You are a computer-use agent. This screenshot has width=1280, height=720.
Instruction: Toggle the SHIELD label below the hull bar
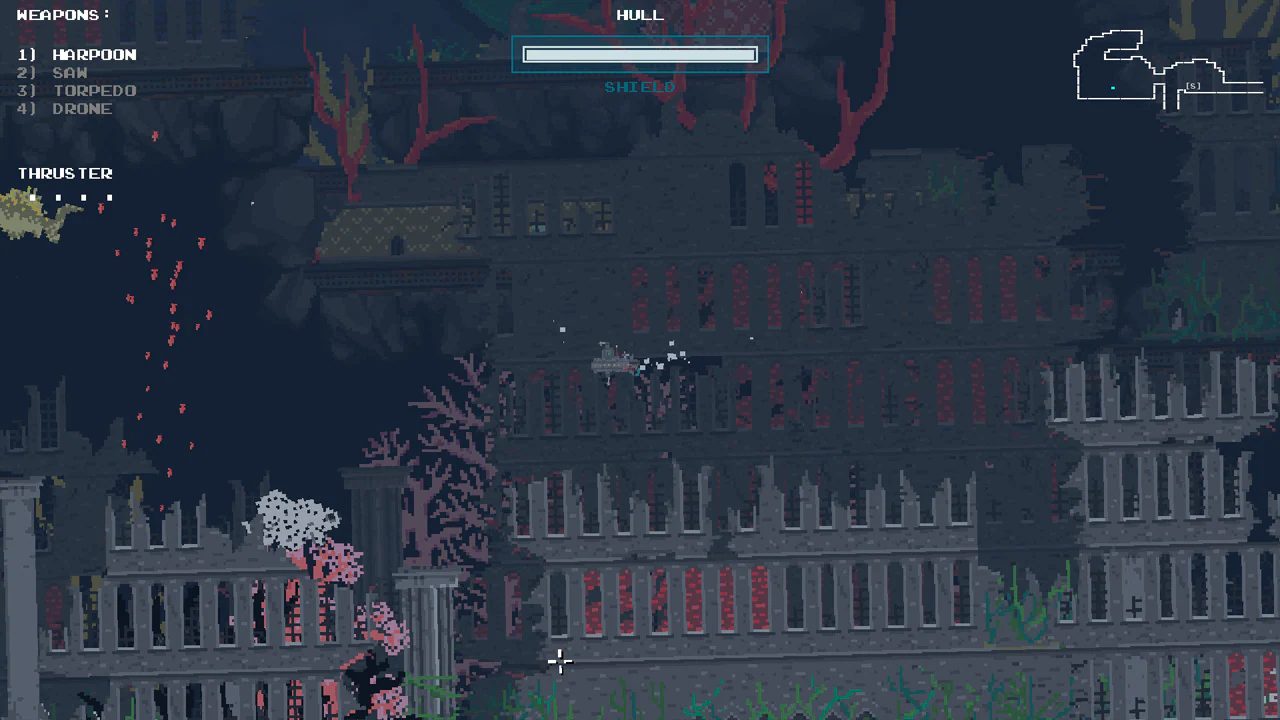click(x=639, y=87)
